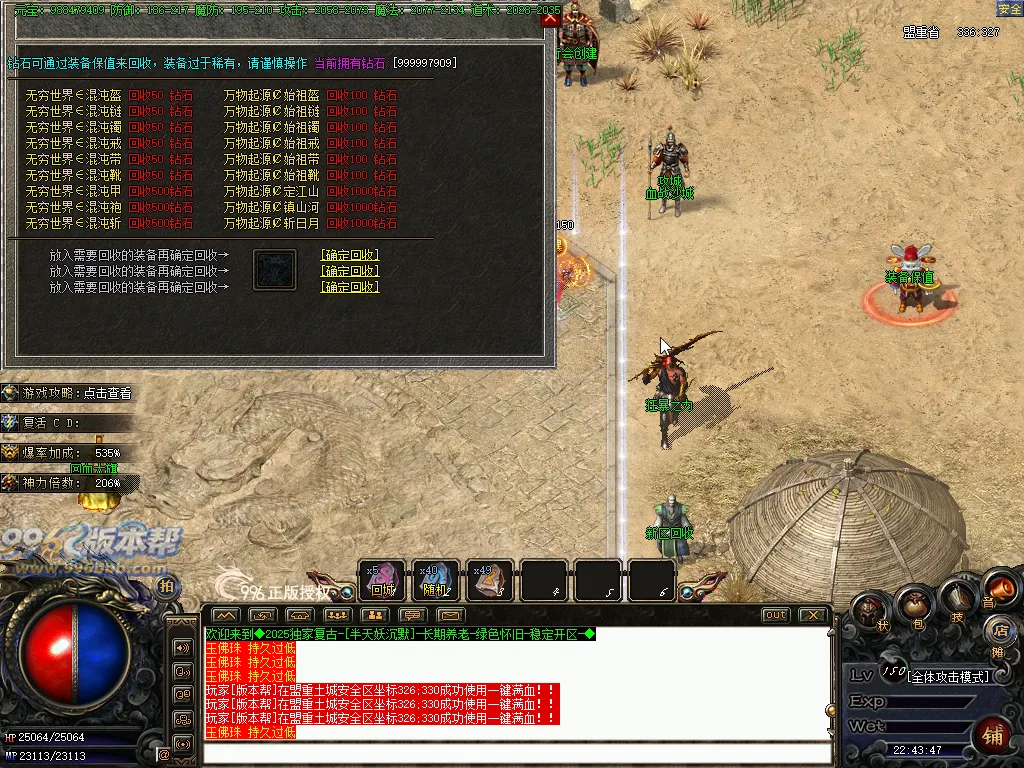Screen dimensions: 1024x768
Task: Click the 拍 auction round button
Action: (x=166, y=587)
